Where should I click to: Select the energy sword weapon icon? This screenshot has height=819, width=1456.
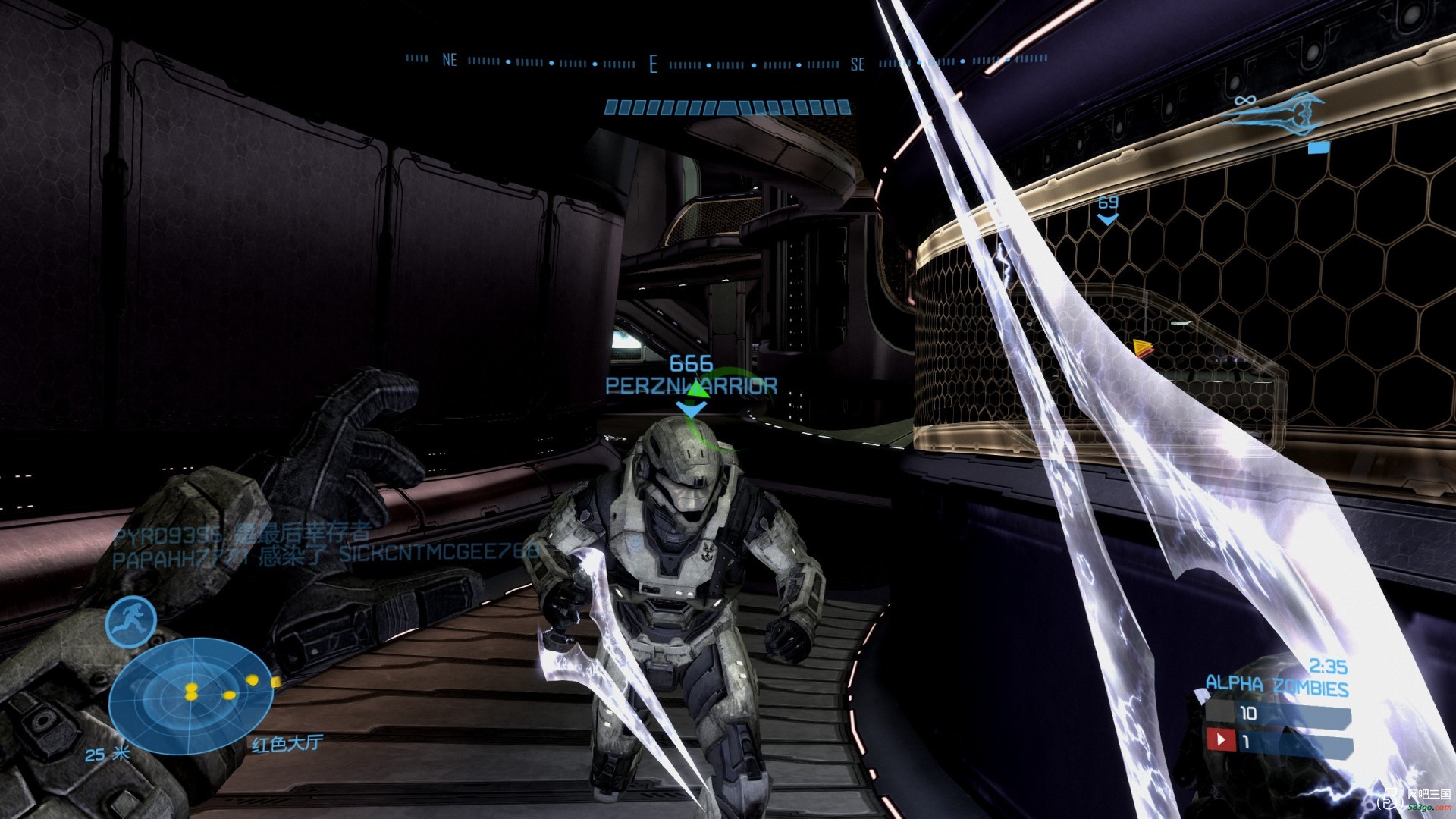coord(1274,115)
